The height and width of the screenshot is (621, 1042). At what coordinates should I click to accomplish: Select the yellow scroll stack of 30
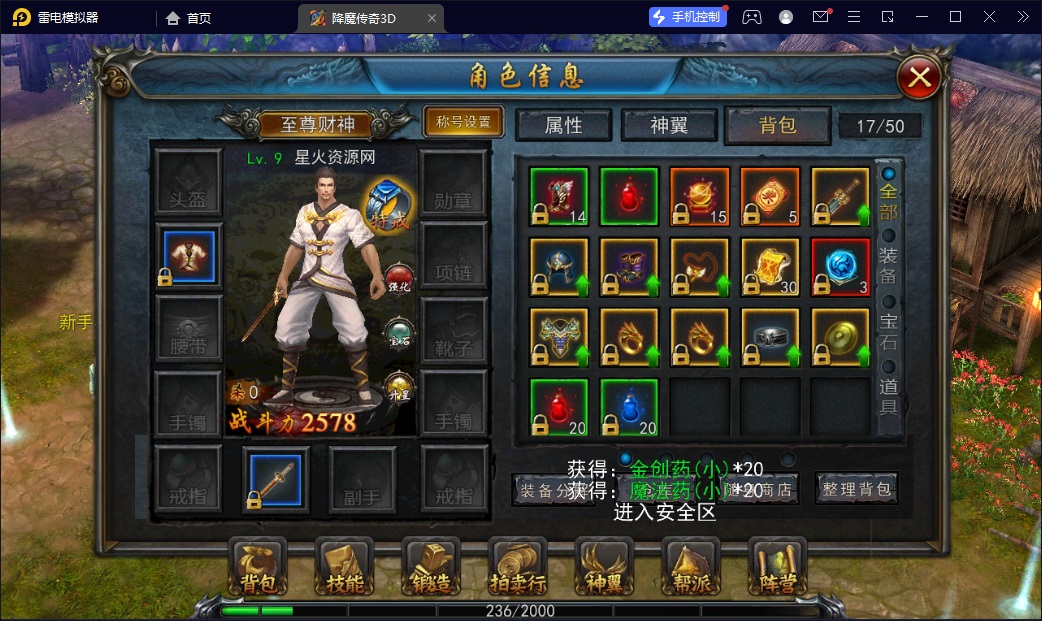[770, 267]
